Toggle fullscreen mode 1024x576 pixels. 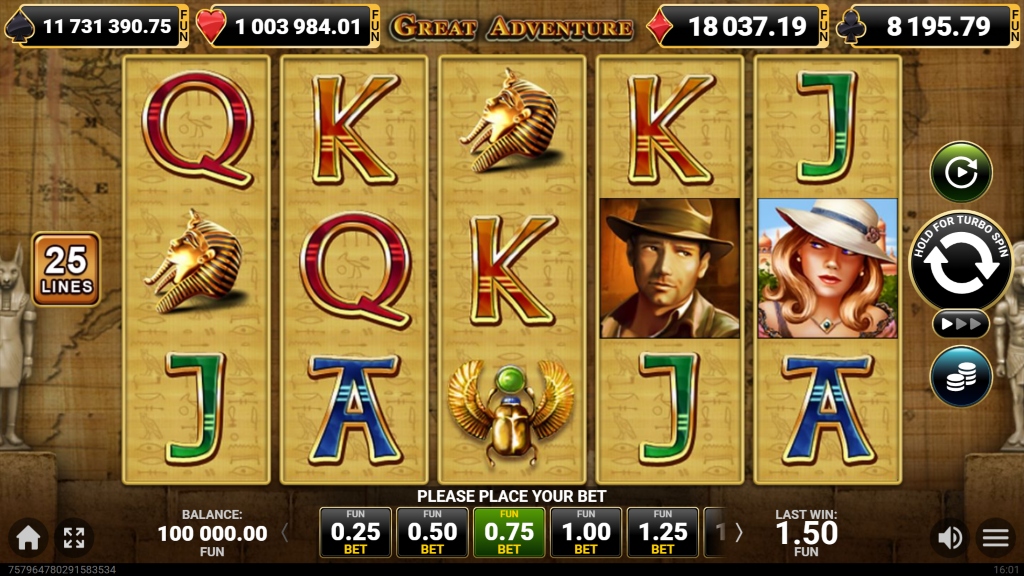[x=74, y=538]
